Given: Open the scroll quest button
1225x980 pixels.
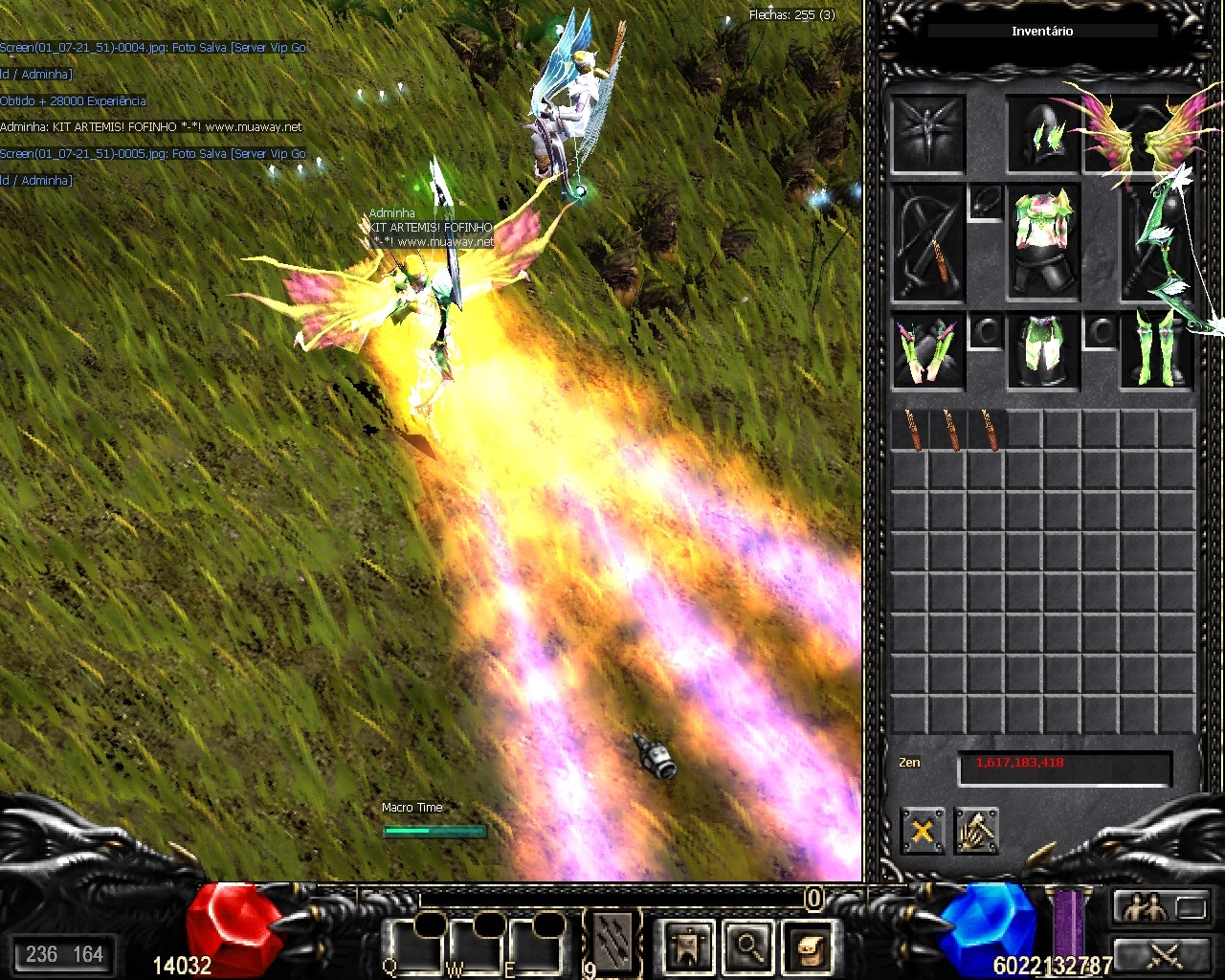Looking at the screenshot, I should coord(809,946).
